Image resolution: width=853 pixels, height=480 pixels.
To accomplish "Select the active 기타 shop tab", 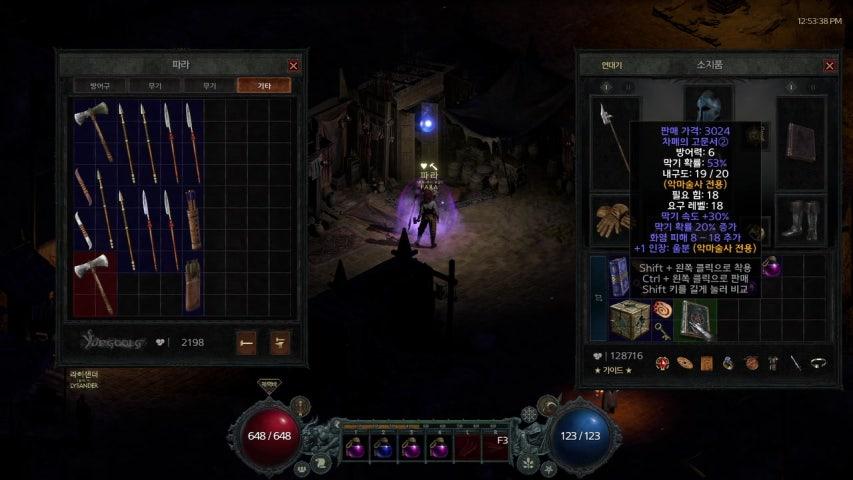I will click(x=263, y=86).
